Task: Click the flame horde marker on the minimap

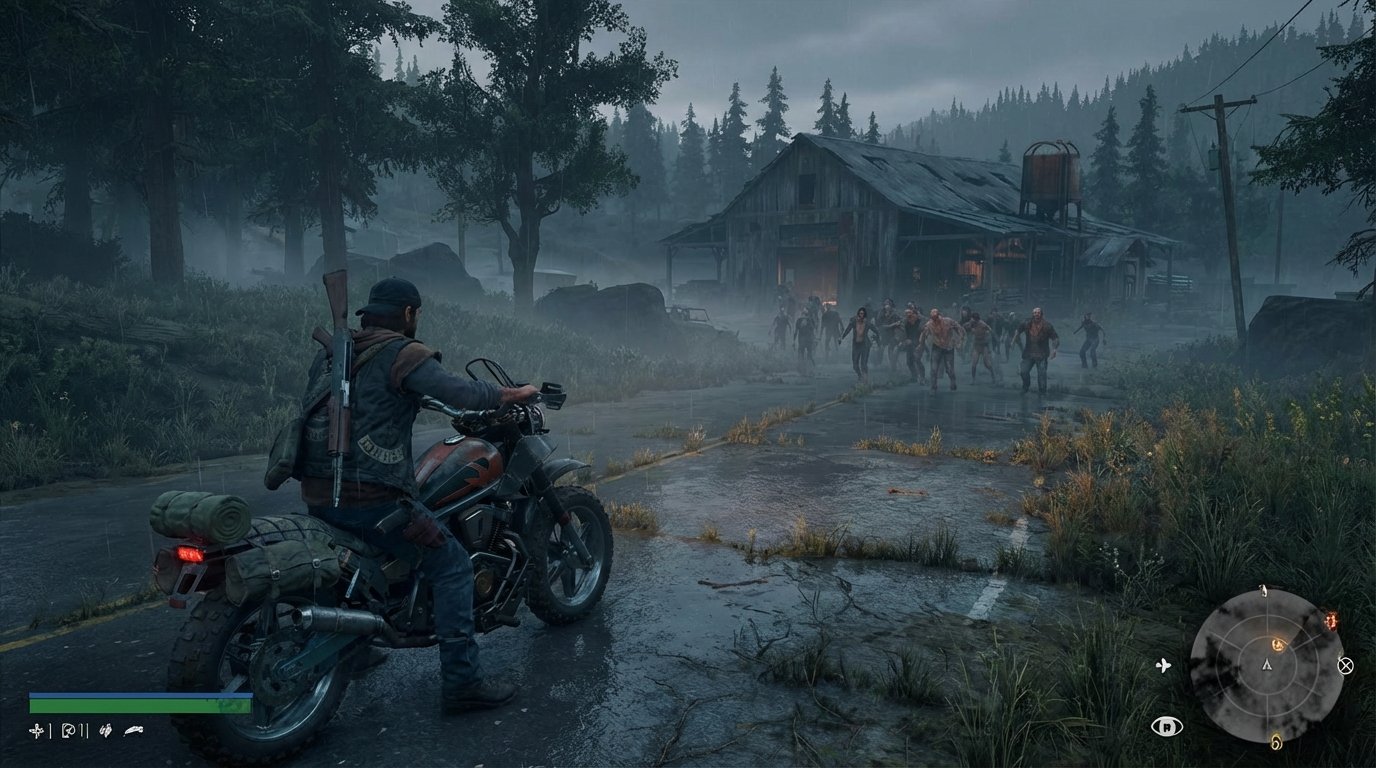Action: (x=1331, y=620)
